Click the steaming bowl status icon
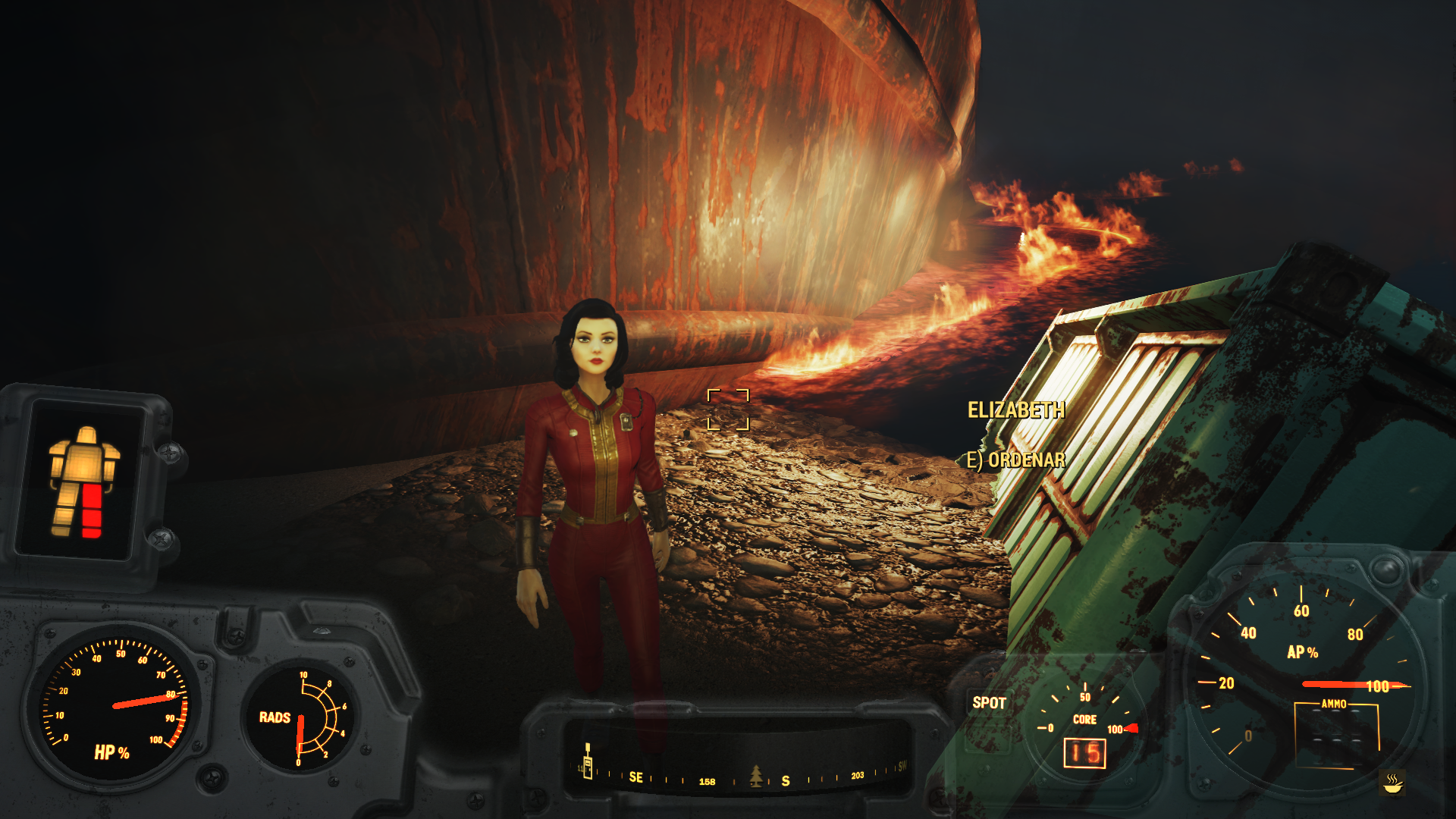Viewport: 1456px width, 819px height. click(x=1392, y=783)
